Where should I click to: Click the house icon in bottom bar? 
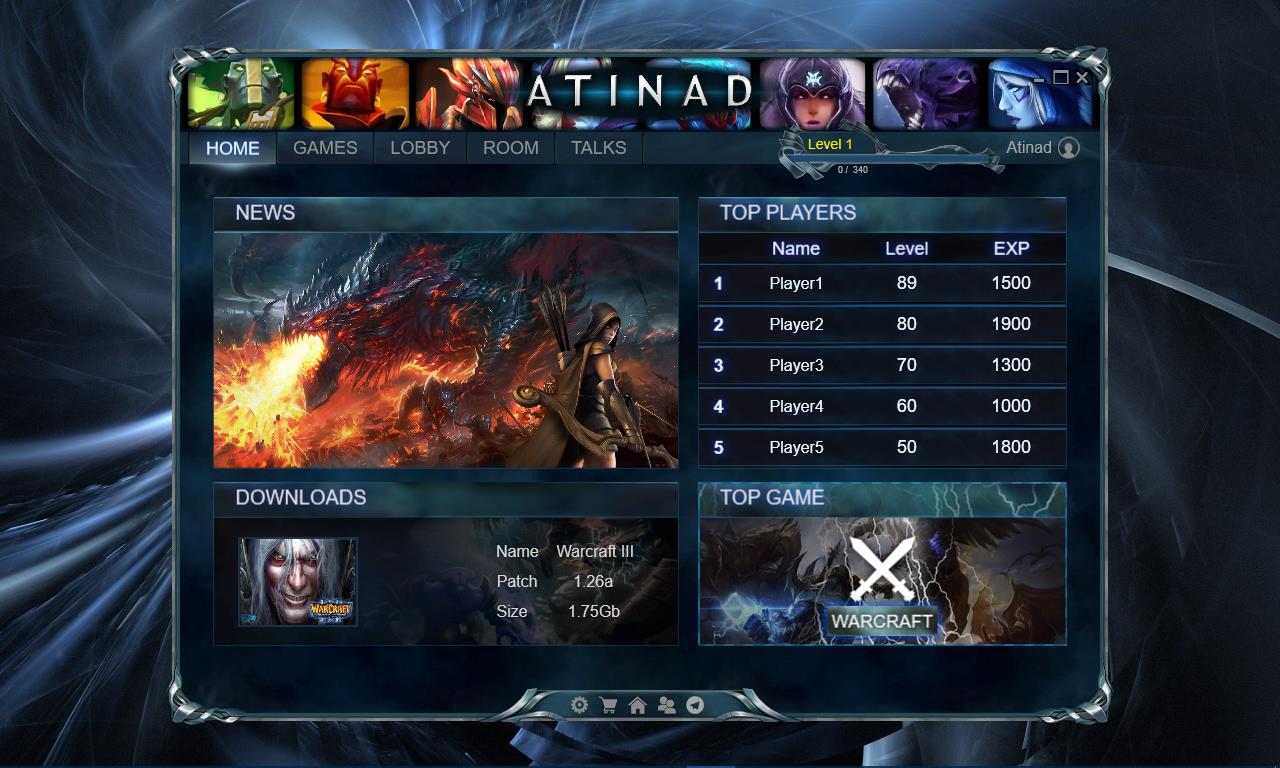(637, 705)
